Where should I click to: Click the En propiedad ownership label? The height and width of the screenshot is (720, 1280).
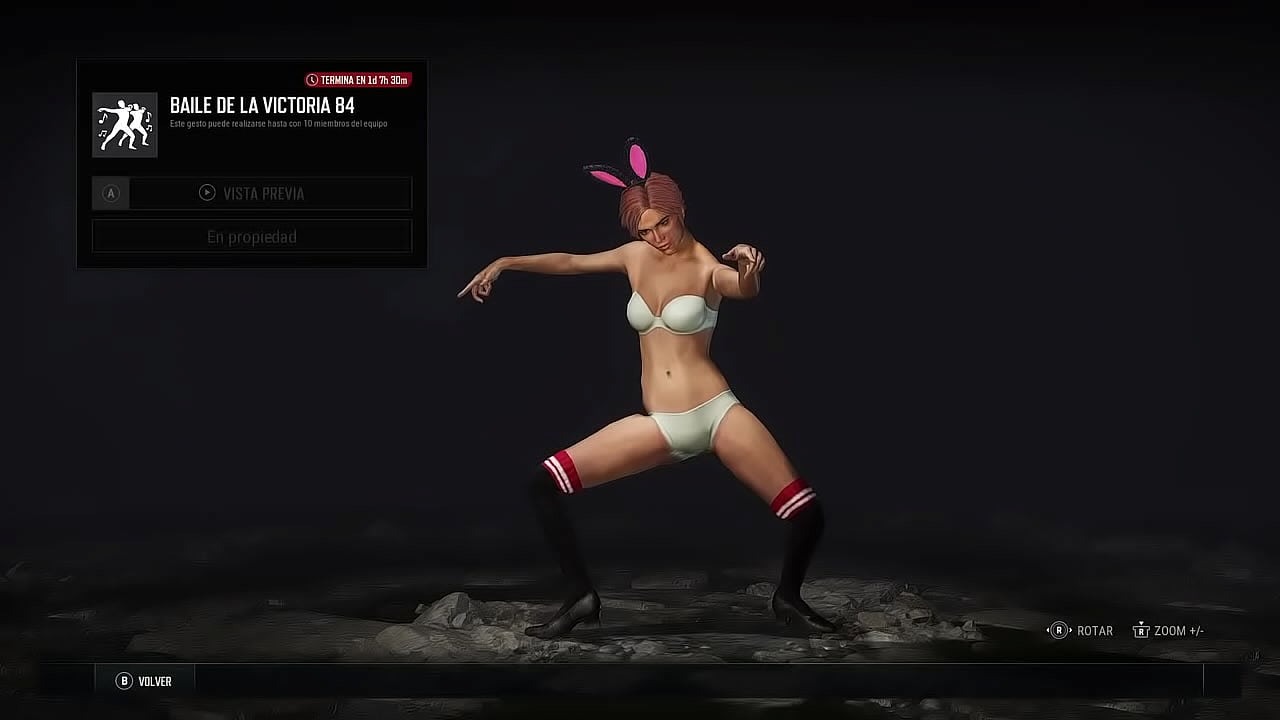(252, 236)
